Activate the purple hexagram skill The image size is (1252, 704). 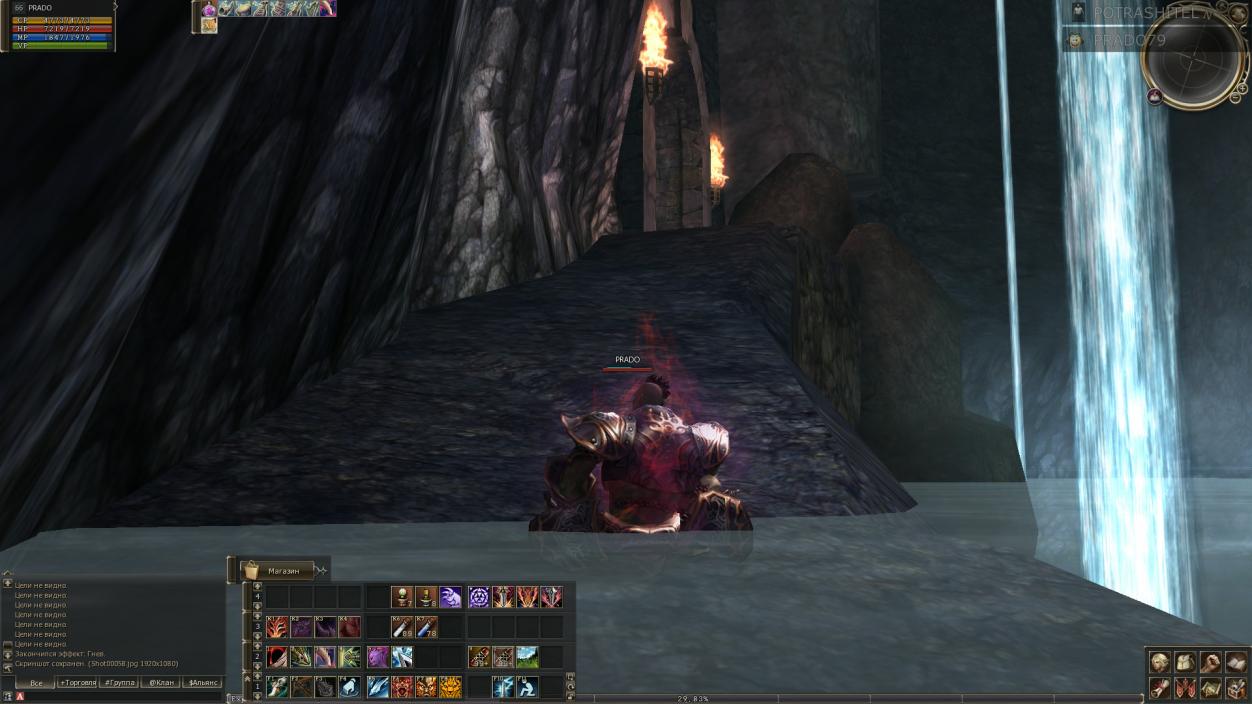[x=478, y=597]
